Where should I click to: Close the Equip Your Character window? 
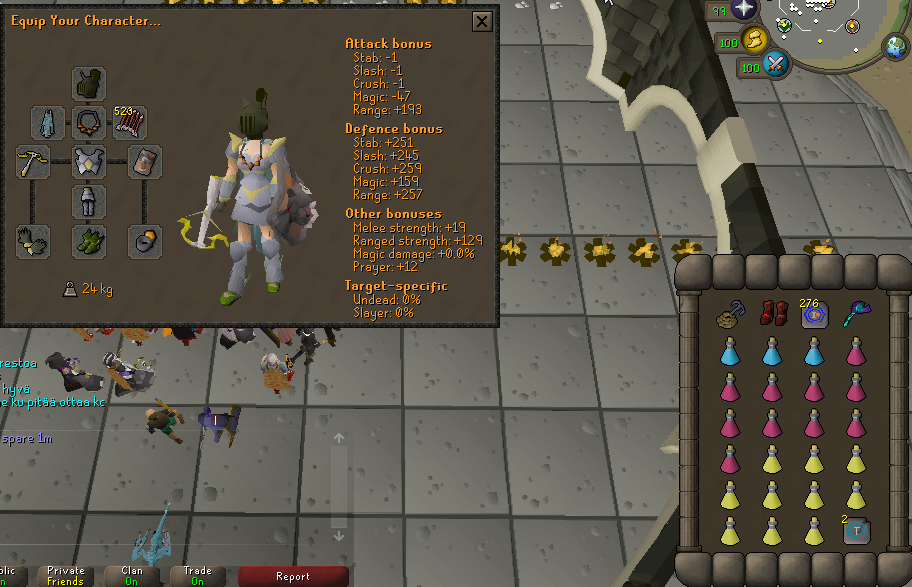click(482, 21)
